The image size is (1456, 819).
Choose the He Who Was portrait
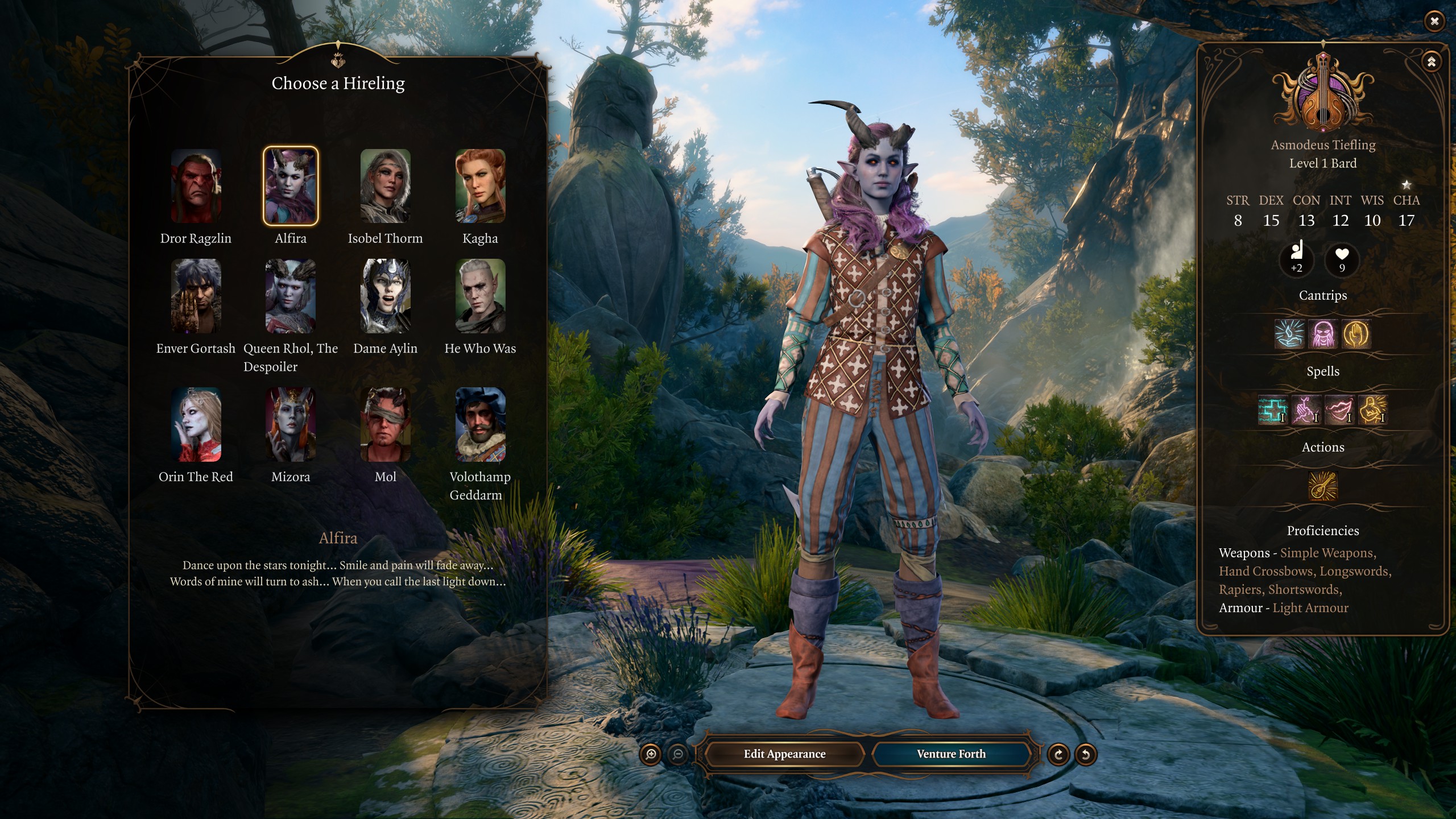point(480,296)
